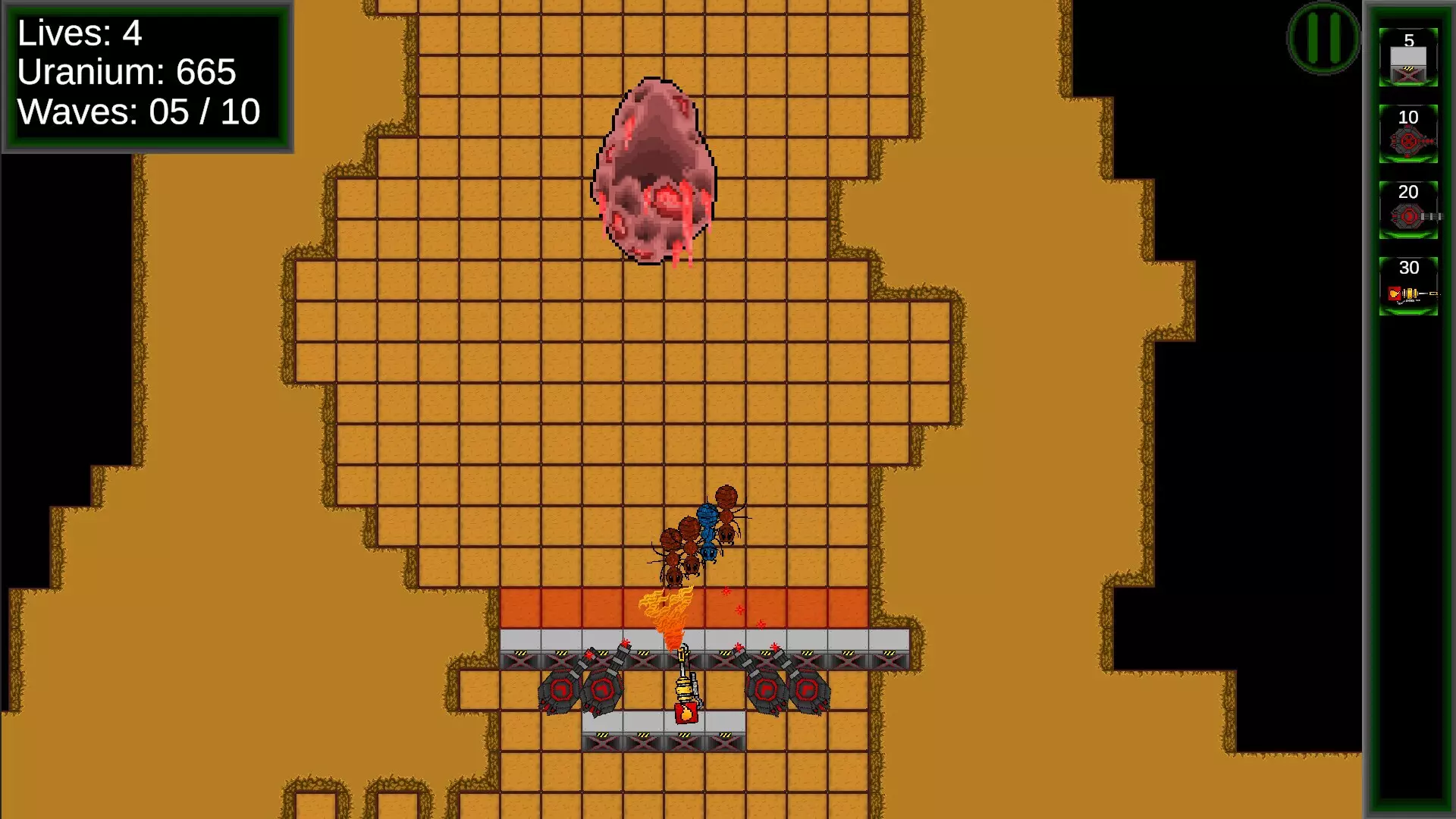Select the 5-uranium wall block

[x=1408, y=58]
